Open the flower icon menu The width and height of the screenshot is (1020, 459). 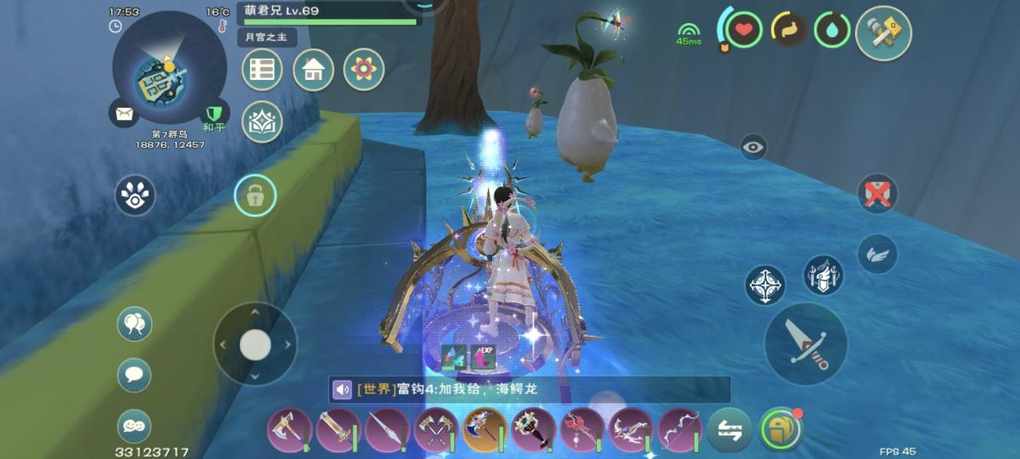click(x=364, y=70)
